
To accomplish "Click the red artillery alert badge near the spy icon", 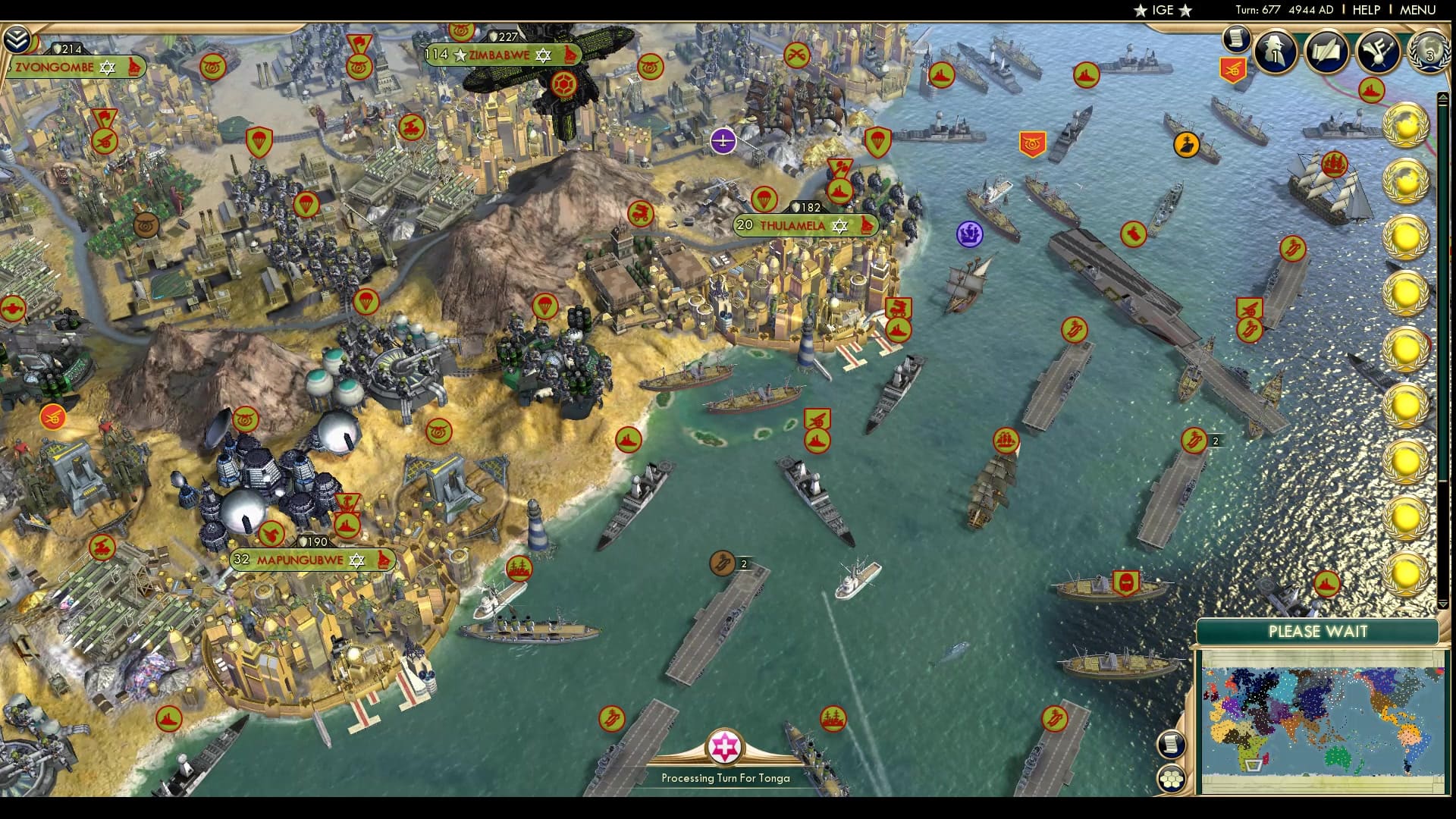I will coord(1234,70).
